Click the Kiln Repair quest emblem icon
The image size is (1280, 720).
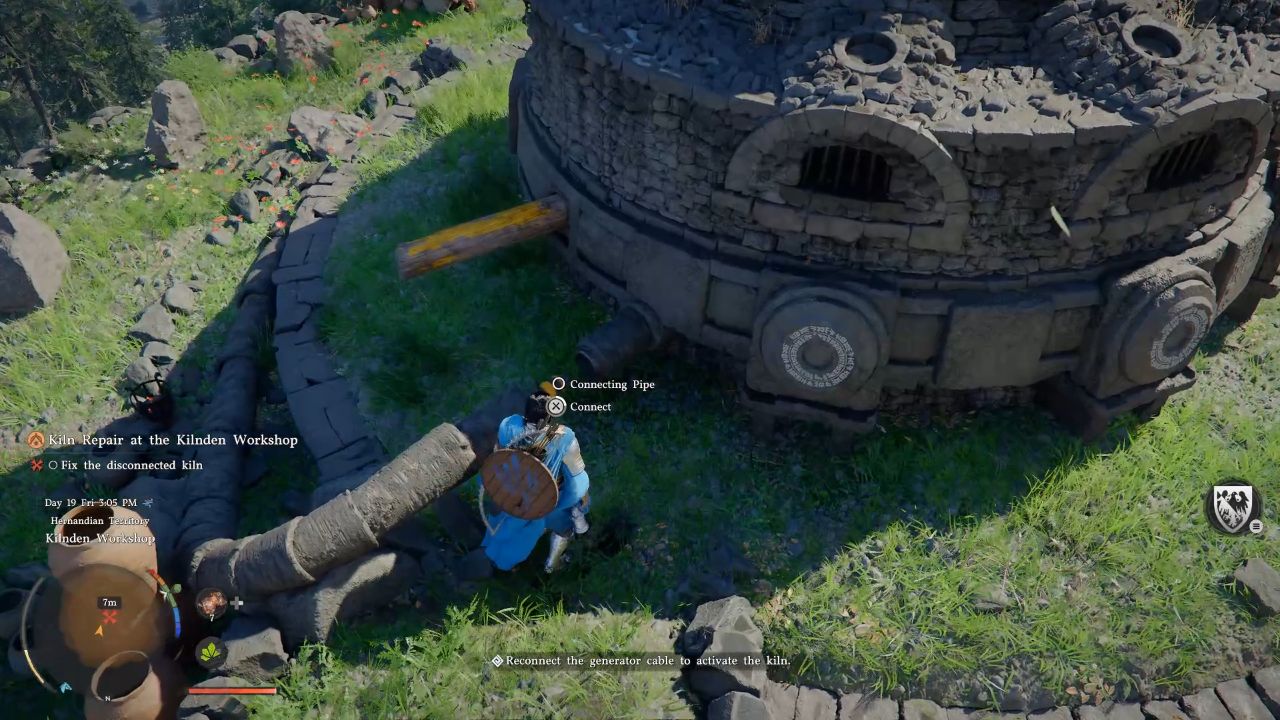37,439
